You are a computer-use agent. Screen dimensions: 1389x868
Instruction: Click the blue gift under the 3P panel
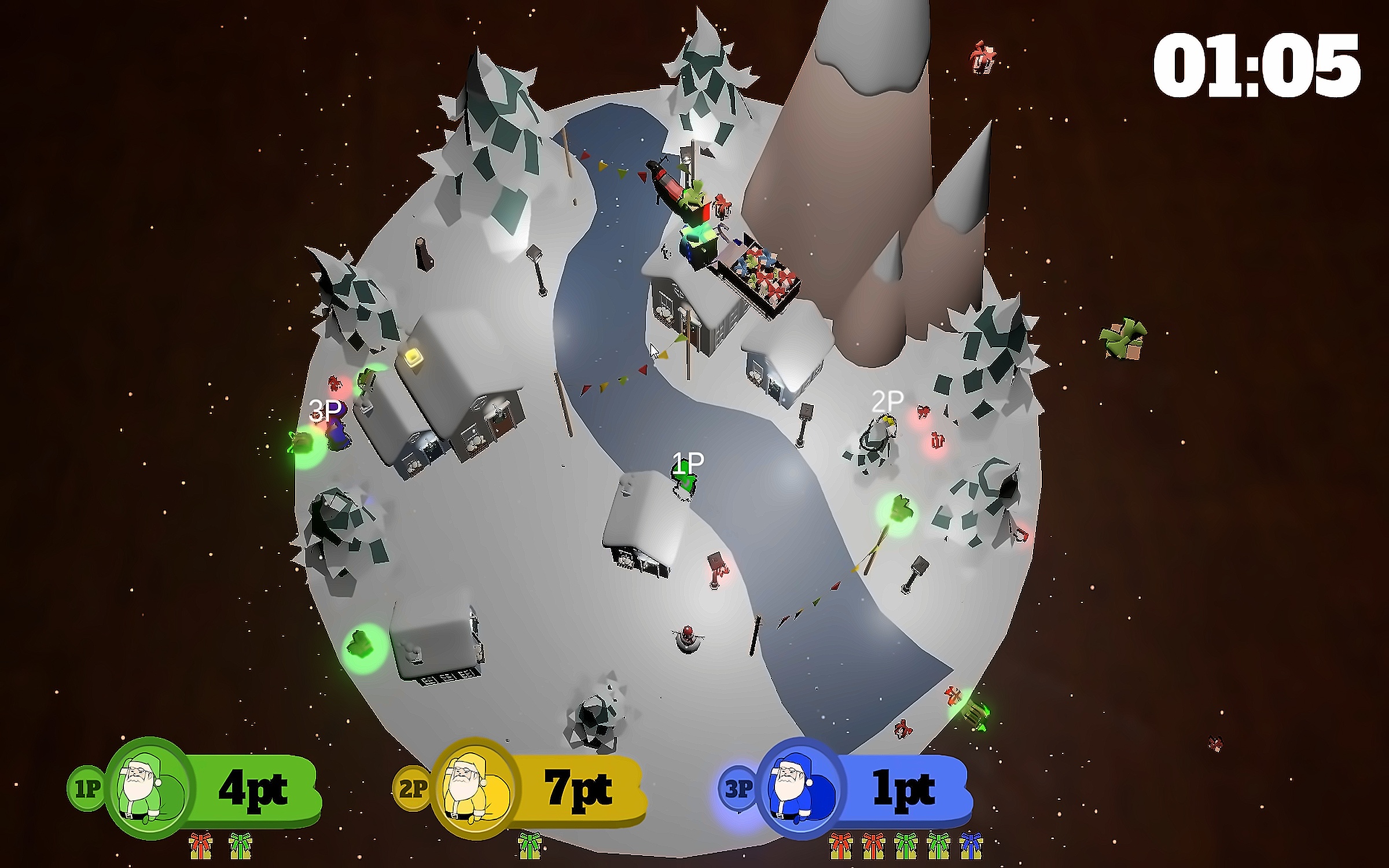(x=971, y=846)
